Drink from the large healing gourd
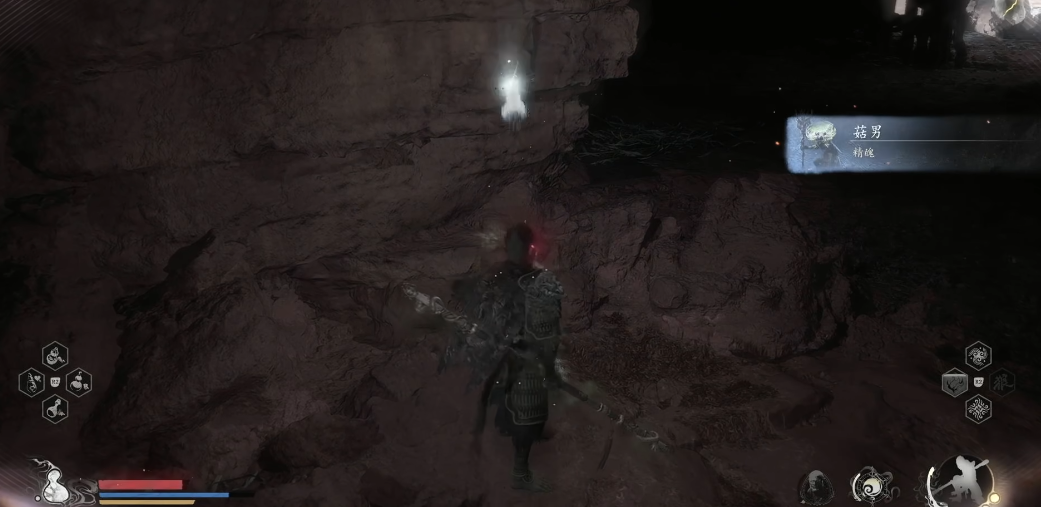The width and height of the screenshot is (1041, 507). [x=52, y=486]
